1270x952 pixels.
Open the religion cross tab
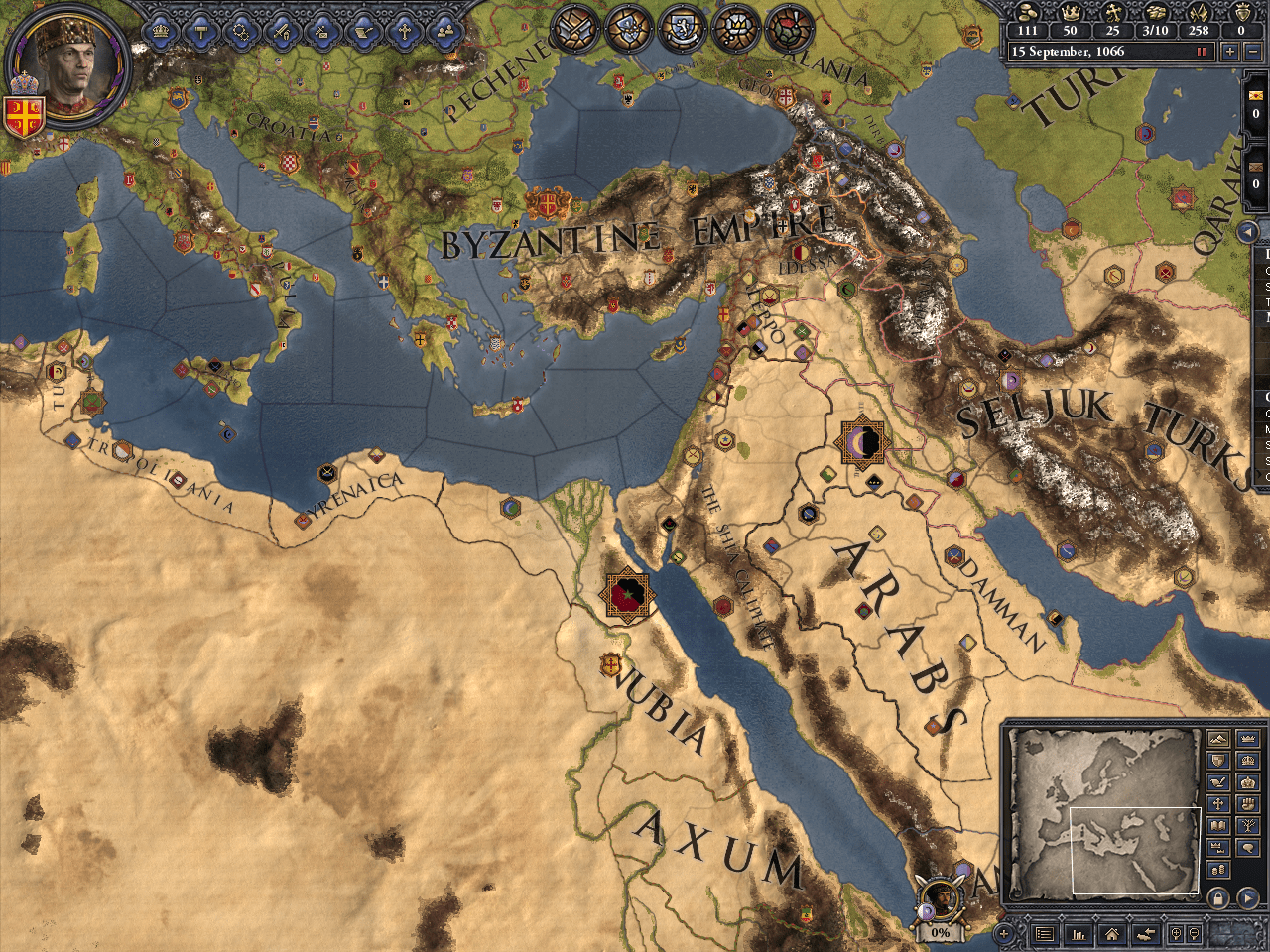pyautogui.click(x=404, y=31)
